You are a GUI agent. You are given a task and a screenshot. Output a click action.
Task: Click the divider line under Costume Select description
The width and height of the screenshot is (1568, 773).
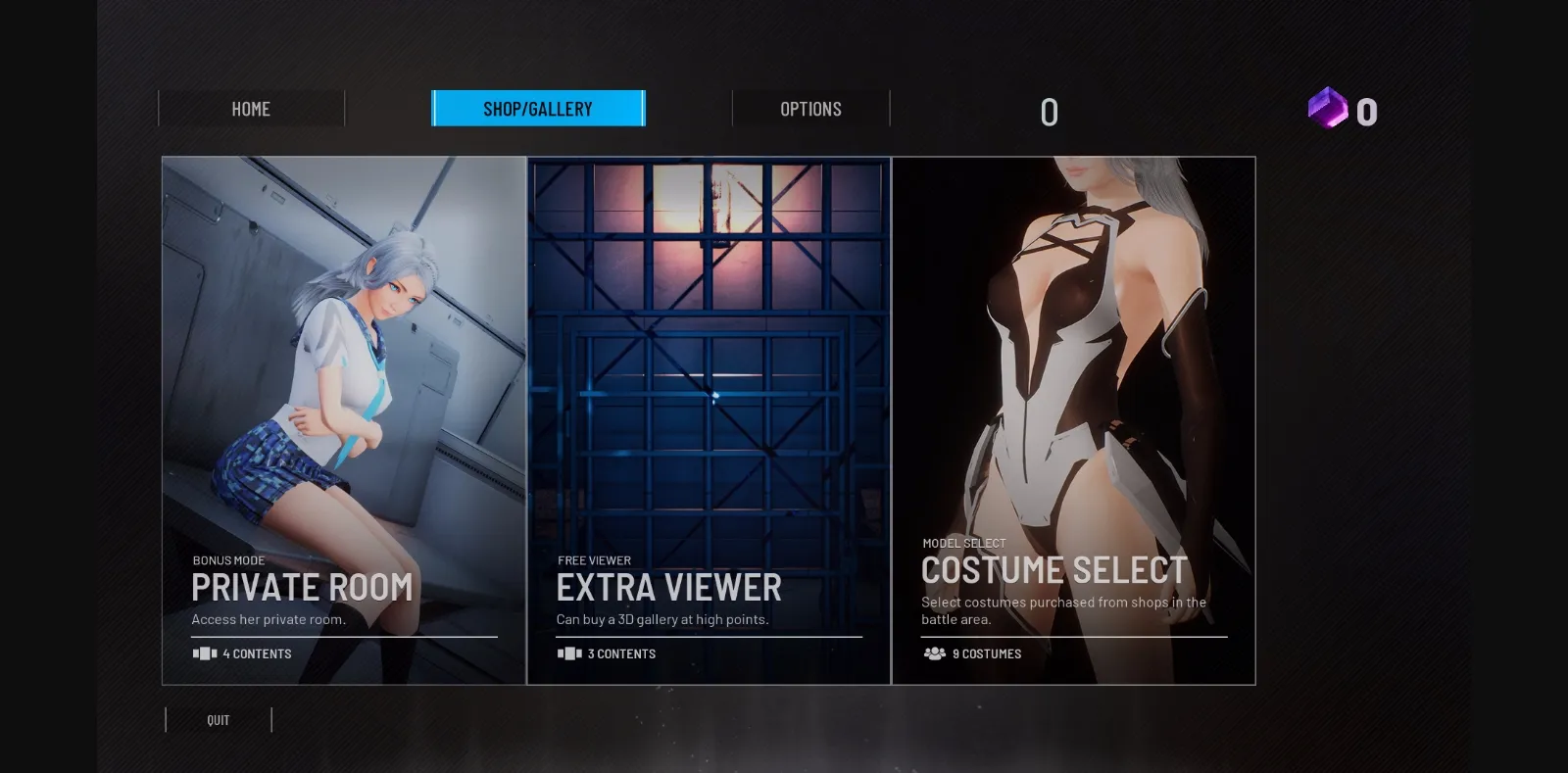click(x=1073, y=635)
